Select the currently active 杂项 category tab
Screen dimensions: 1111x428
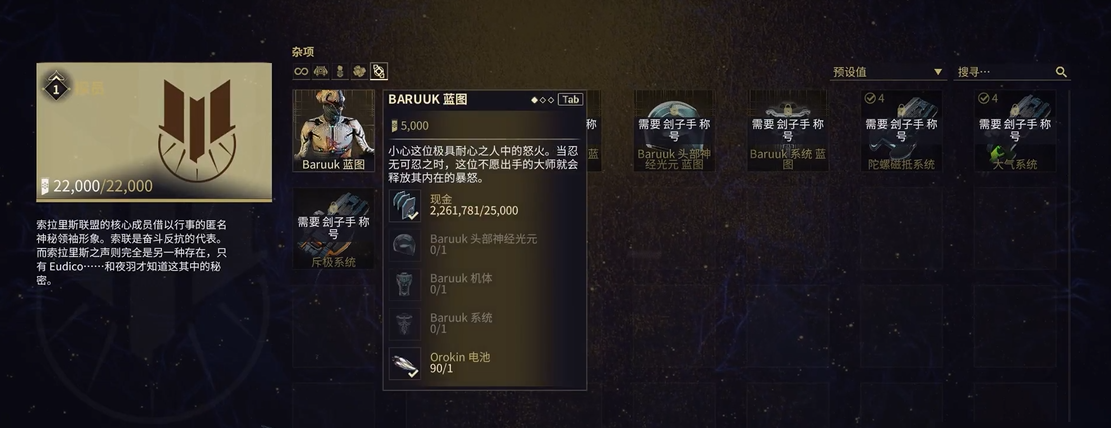(x=379, y=71)
